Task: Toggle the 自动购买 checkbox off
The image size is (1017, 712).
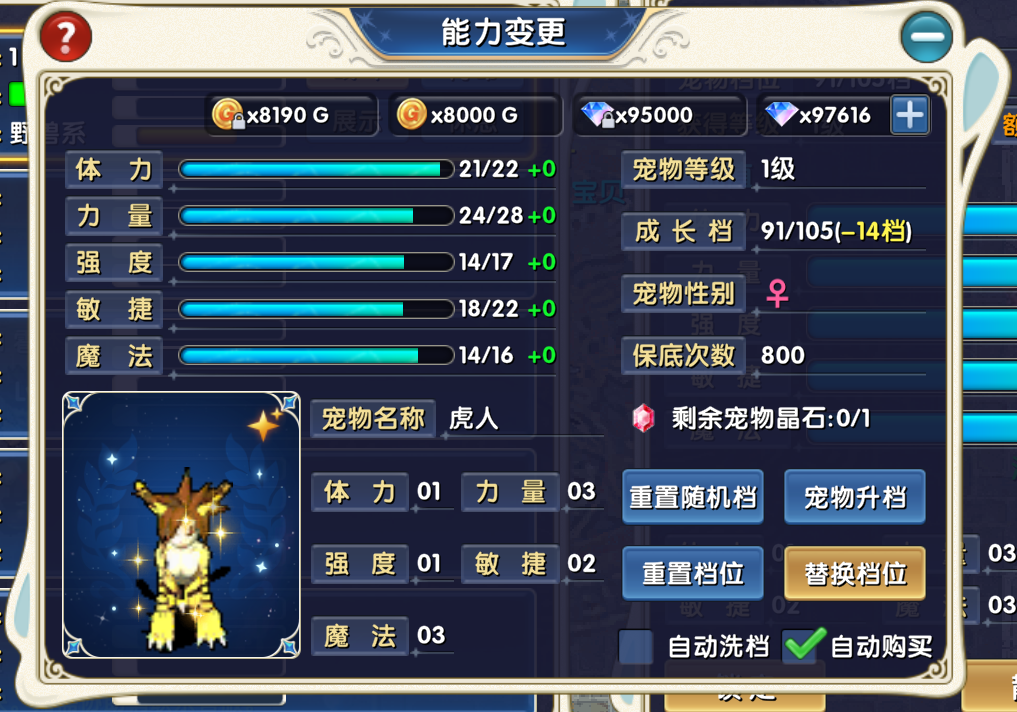Action: point(803,646)
